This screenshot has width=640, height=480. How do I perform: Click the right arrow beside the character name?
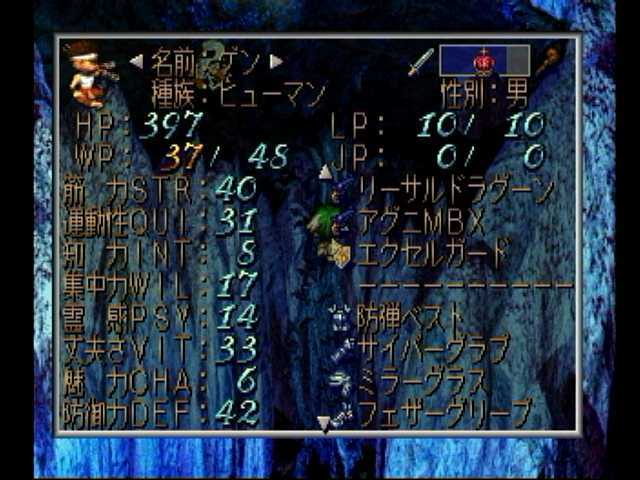(277, 61)
